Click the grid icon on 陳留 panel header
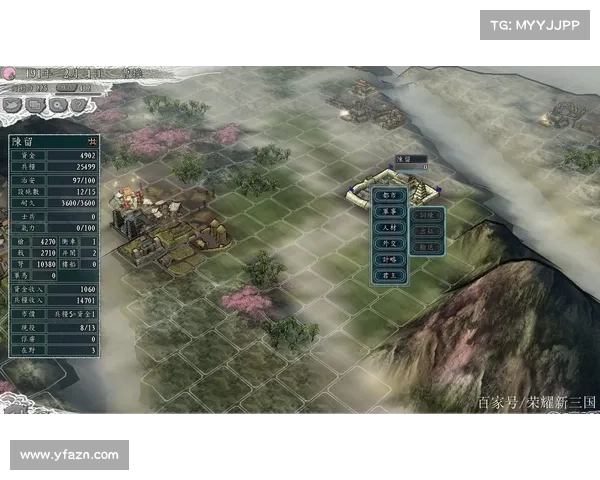 93,141
